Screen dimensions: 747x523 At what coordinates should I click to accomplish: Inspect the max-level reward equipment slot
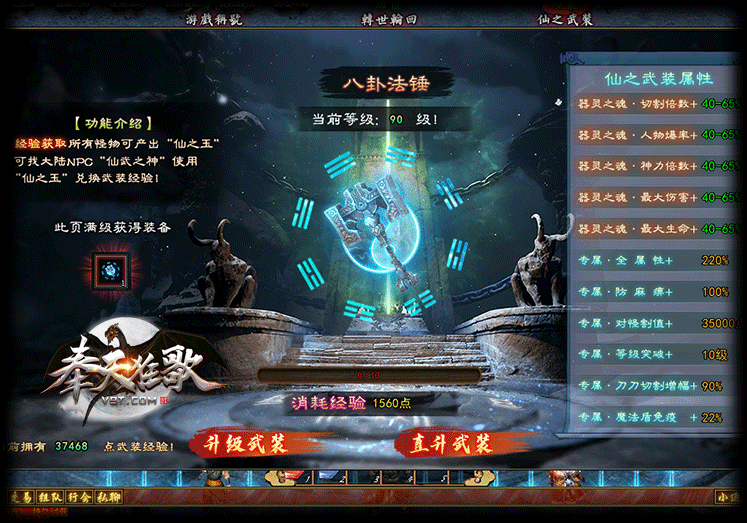click(107, 272)
